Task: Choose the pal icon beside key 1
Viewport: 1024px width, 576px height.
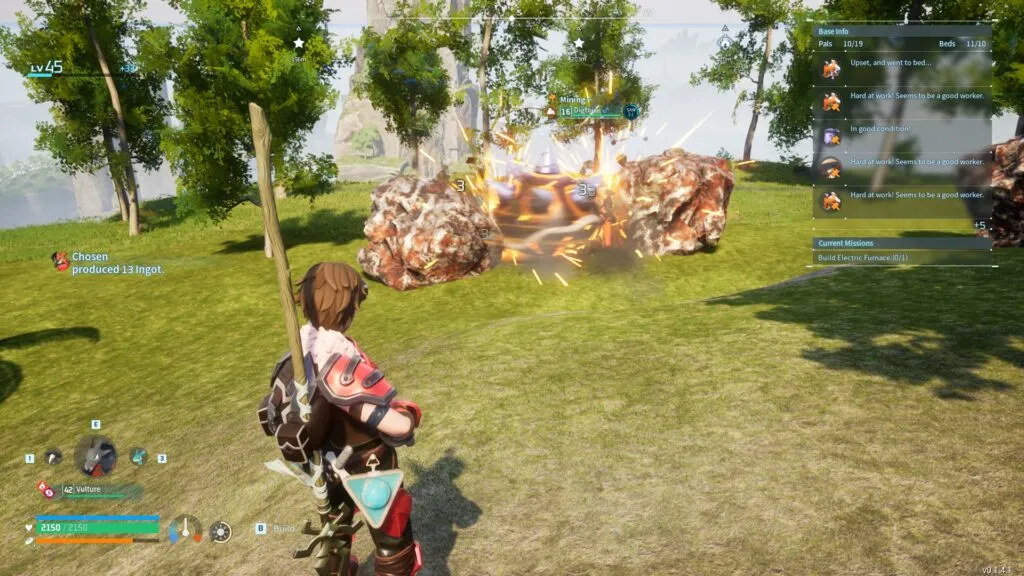Action: 53,457
